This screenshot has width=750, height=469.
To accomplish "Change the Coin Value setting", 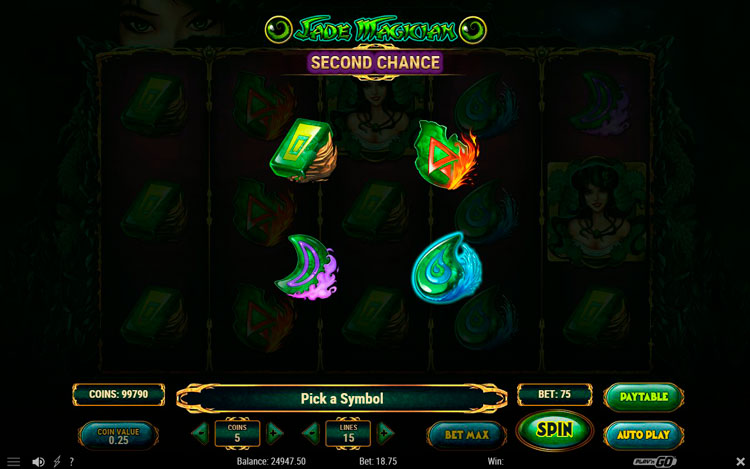I will (118, 436).
